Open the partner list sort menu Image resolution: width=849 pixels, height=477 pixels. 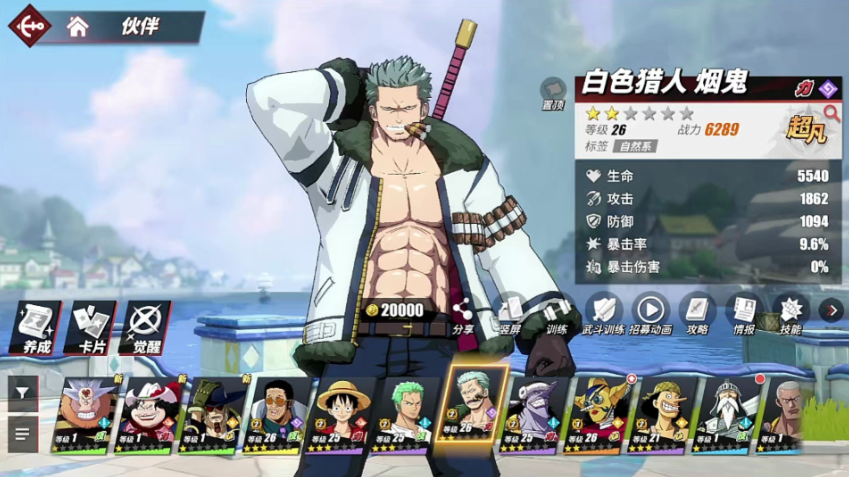[x=22, y=434]
